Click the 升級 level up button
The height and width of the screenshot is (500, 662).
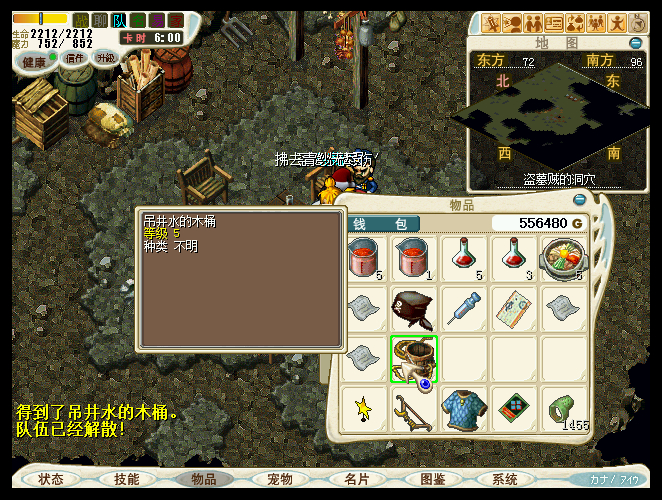pos(106,58)
